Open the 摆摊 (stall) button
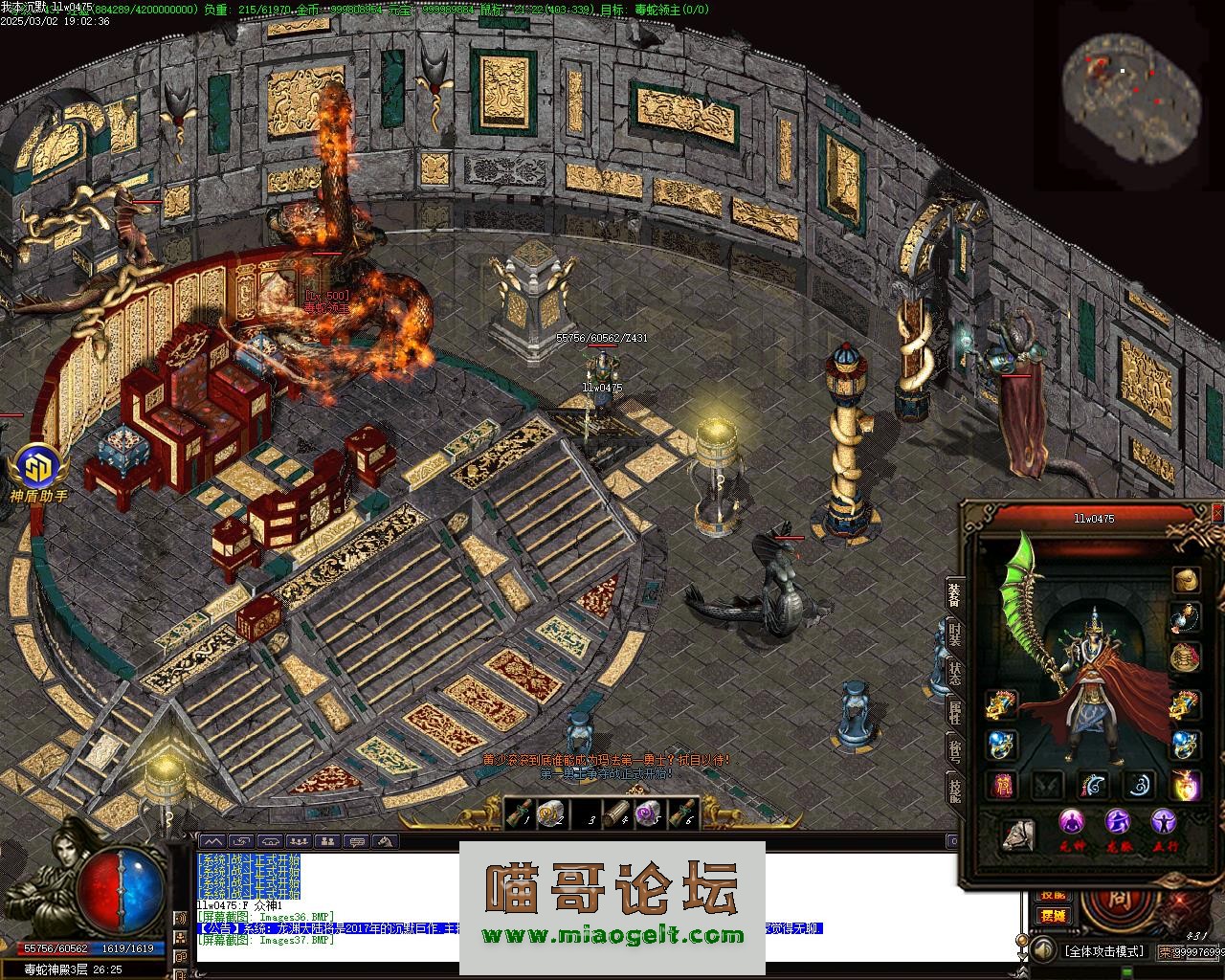 1053,915
